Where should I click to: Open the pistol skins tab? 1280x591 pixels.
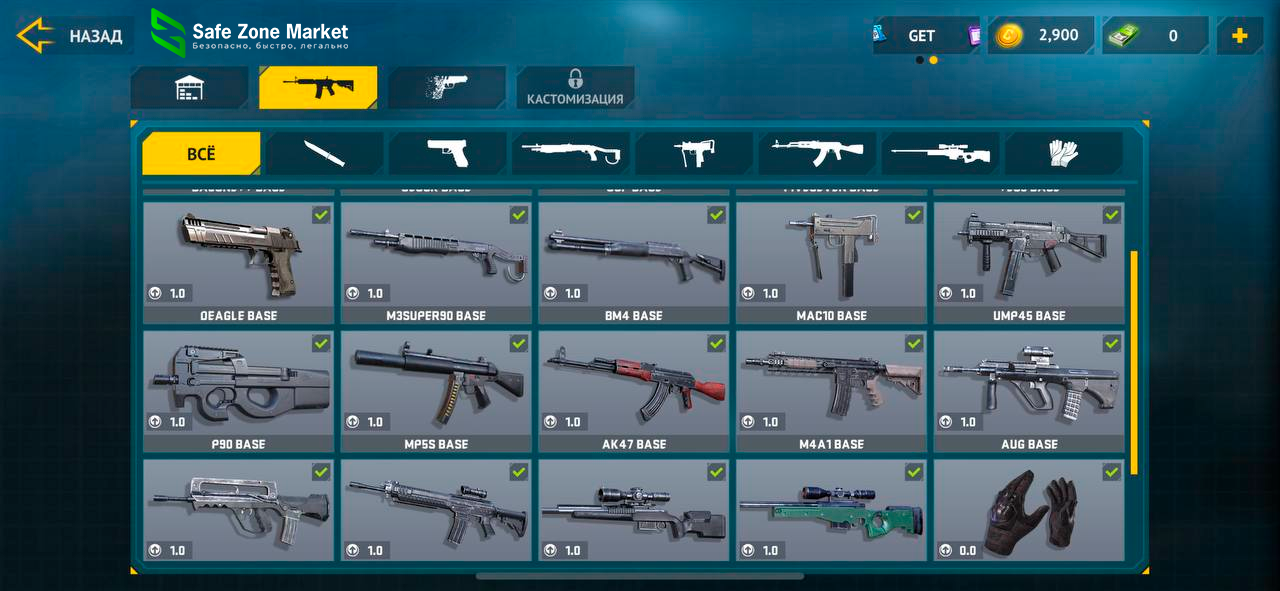[447, 88]
